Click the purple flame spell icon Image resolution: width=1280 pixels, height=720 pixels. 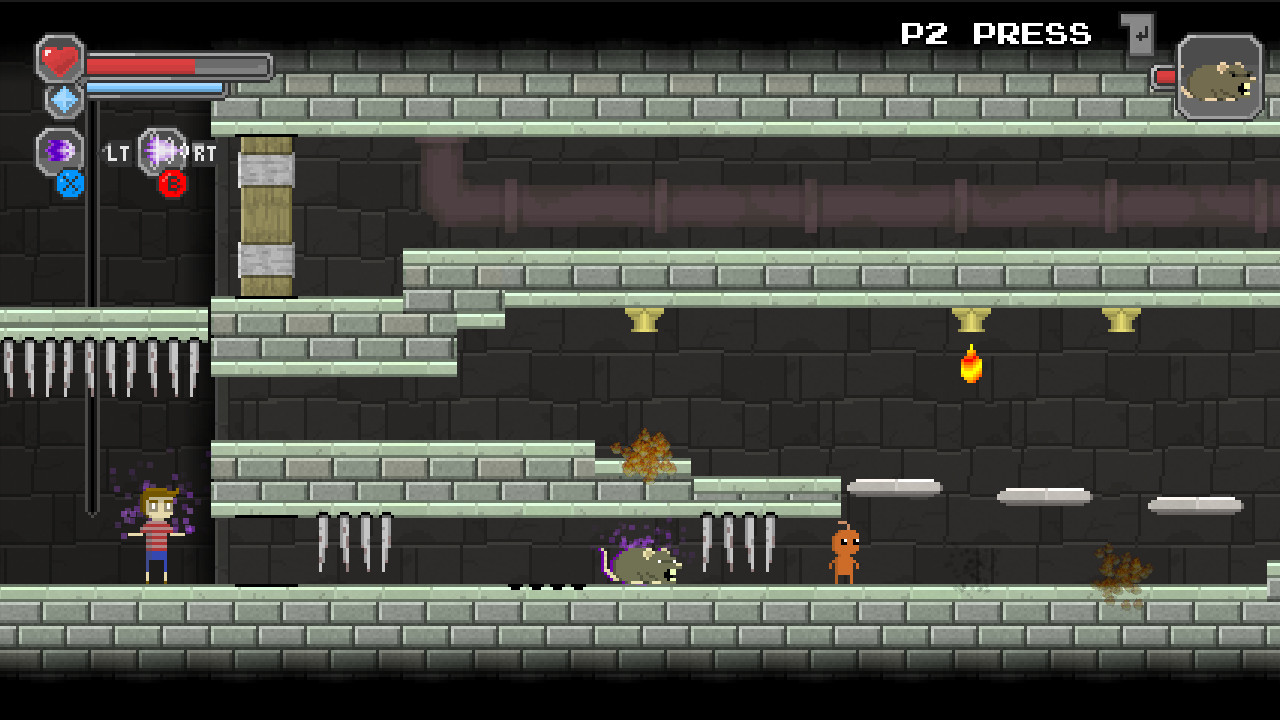(x=58, y=150)
